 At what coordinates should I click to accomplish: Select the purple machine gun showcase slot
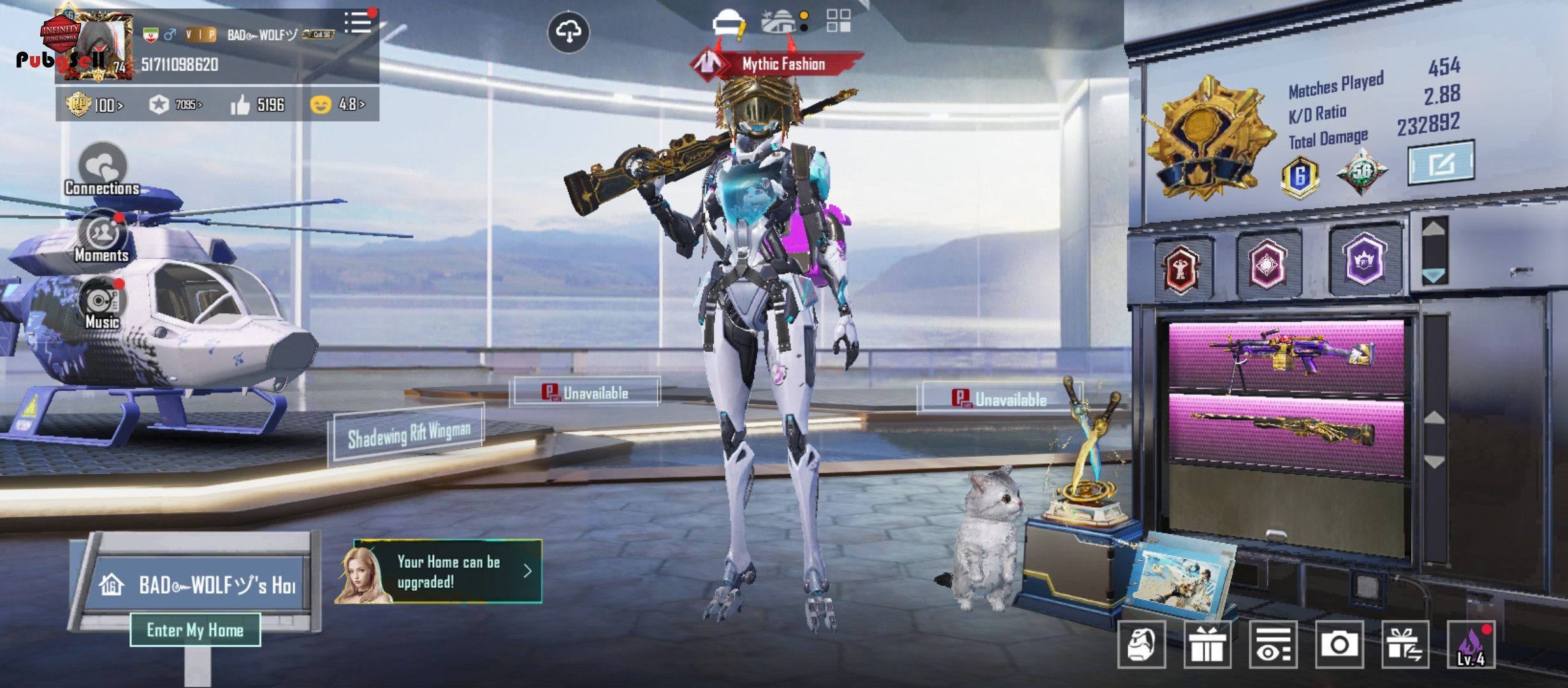click(x=1286, y=356)
